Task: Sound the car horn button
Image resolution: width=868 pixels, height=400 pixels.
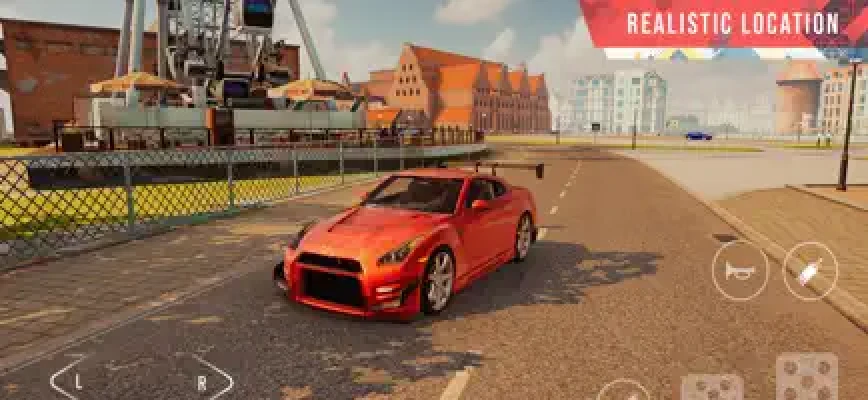Action: pyautogui.click(x=740, y=270)
